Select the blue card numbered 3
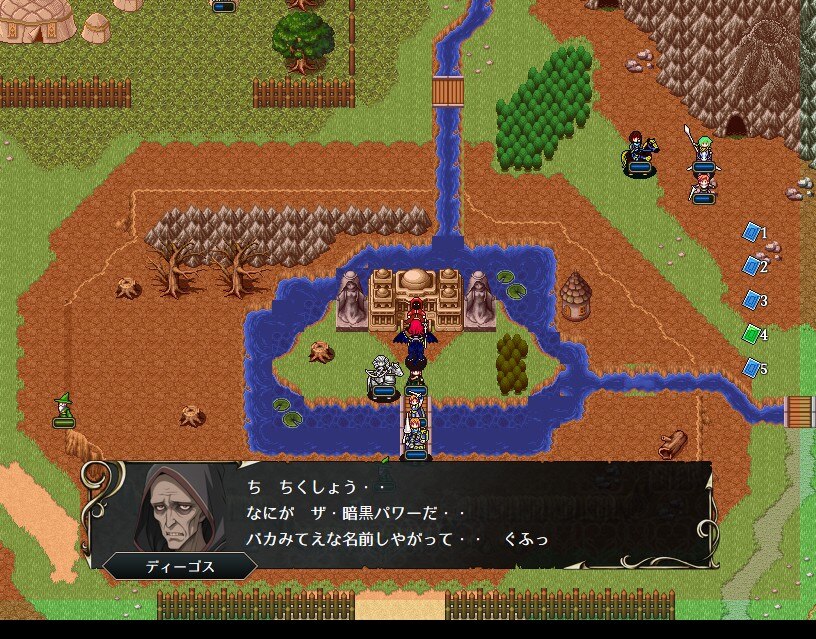This screenshot has width=816, height=639. (752, 300)
